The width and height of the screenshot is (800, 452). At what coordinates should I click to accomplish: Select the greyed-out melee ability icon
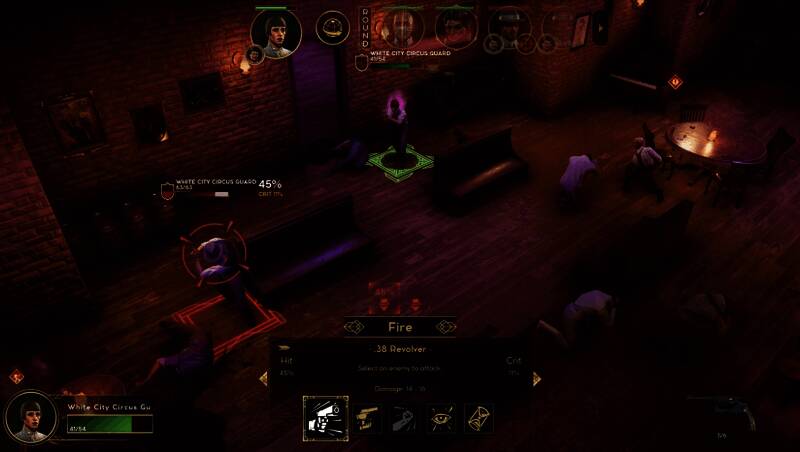[405, 417]
